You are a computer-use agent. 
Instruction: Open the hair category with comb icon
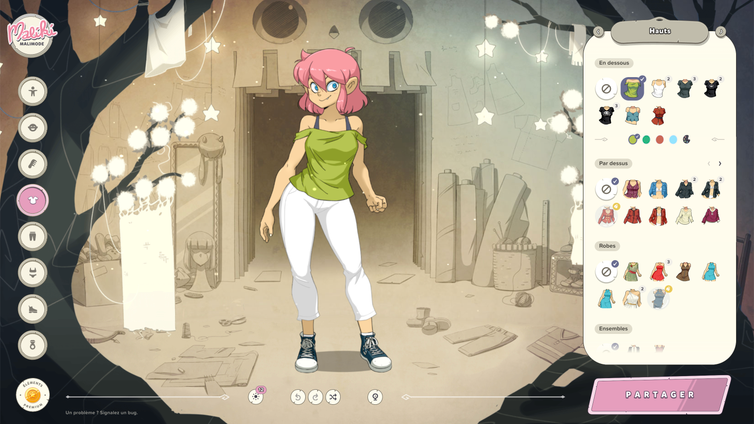click(x=33, y=164)
